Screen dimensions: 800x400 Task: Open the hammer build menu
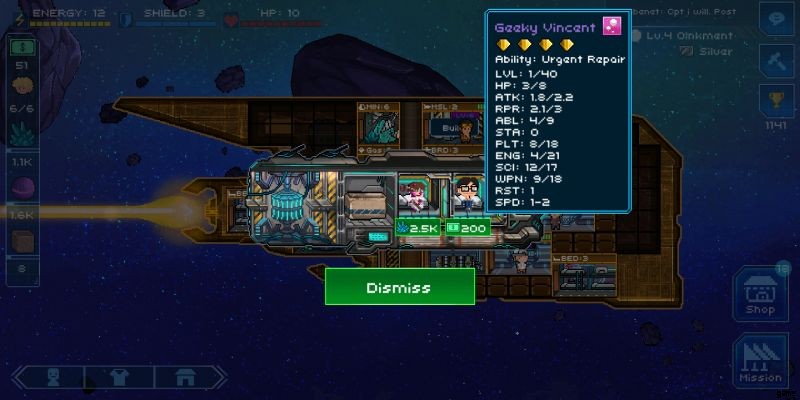(775, 60)
